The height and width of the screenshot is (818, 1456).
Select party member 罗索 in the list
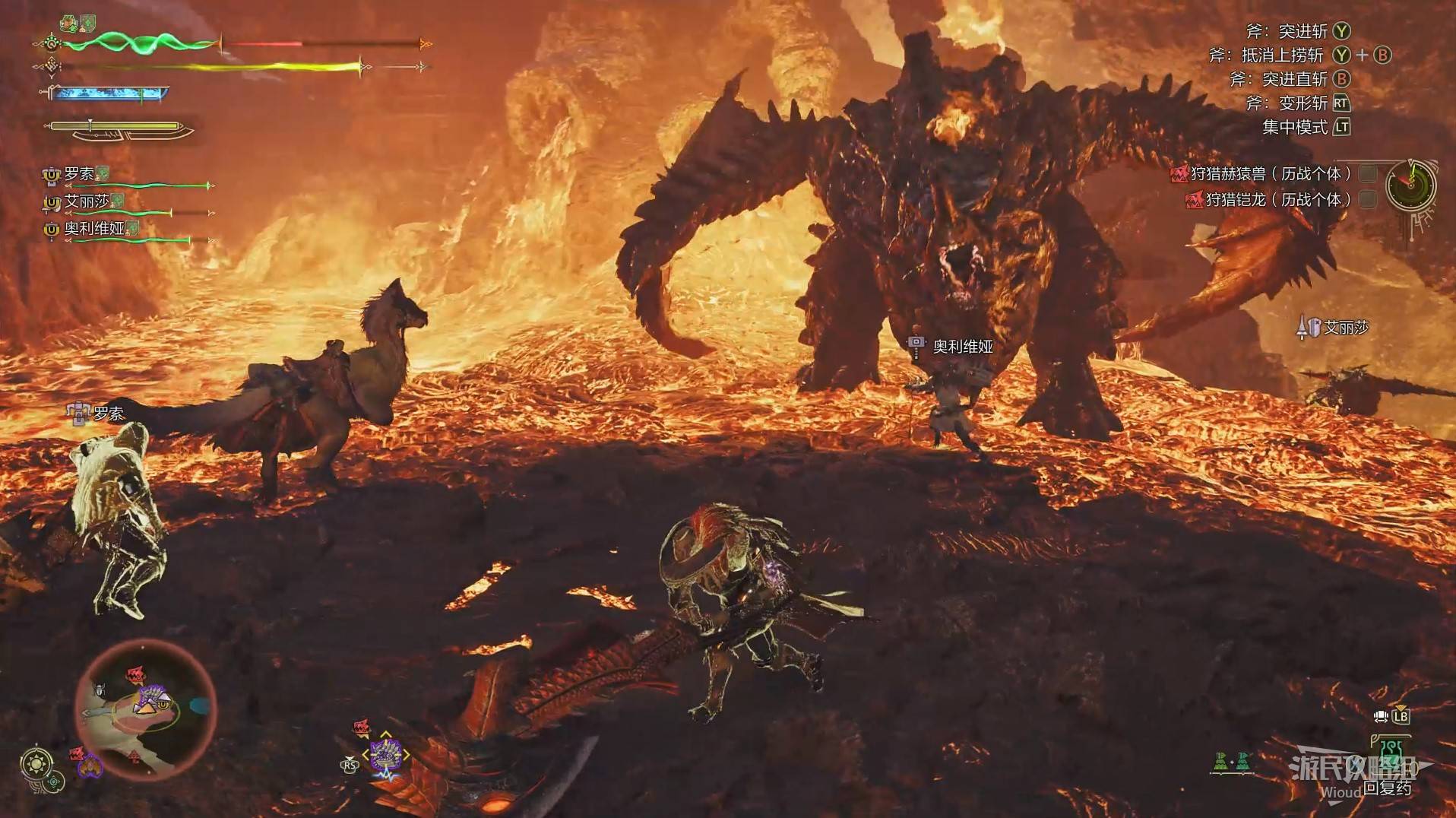tap(79, 175)
